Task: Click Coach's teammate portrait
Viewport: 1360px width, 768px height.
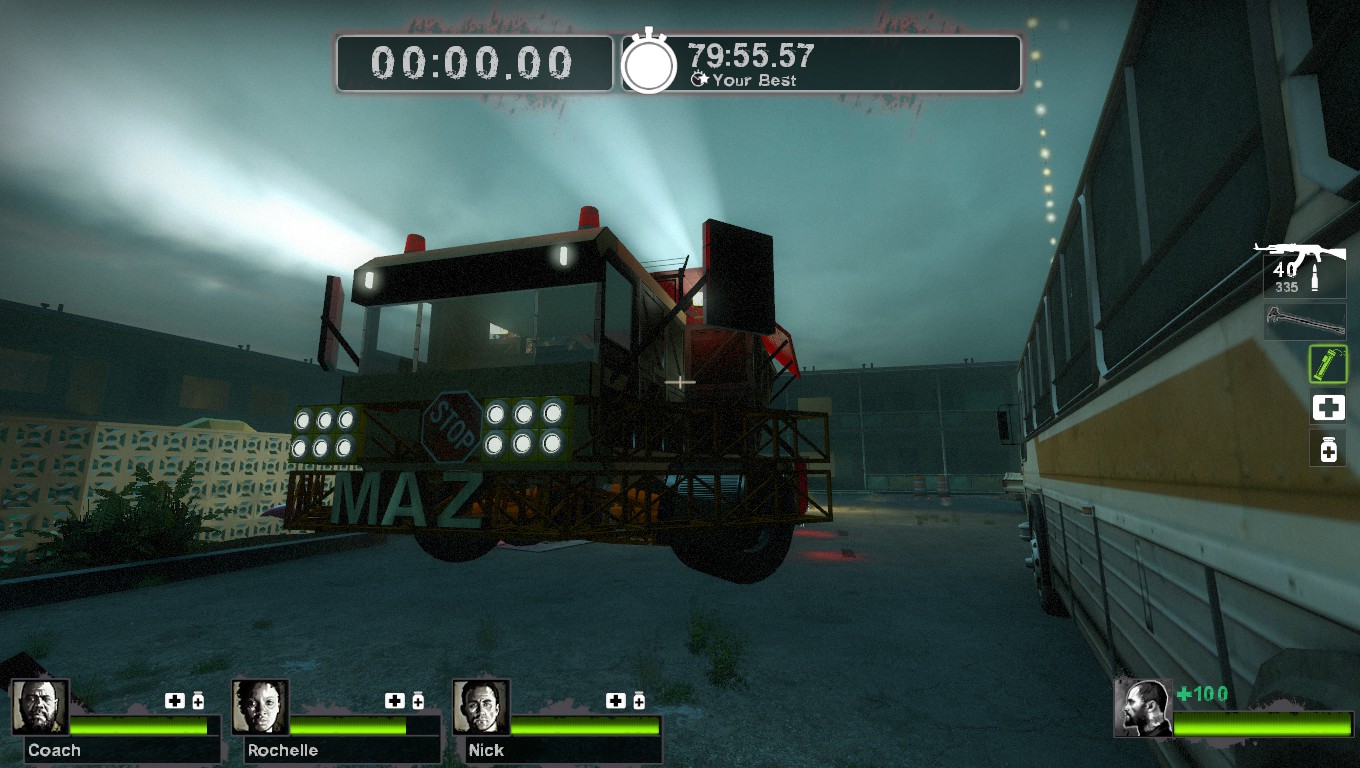Action: pos(41,707)
